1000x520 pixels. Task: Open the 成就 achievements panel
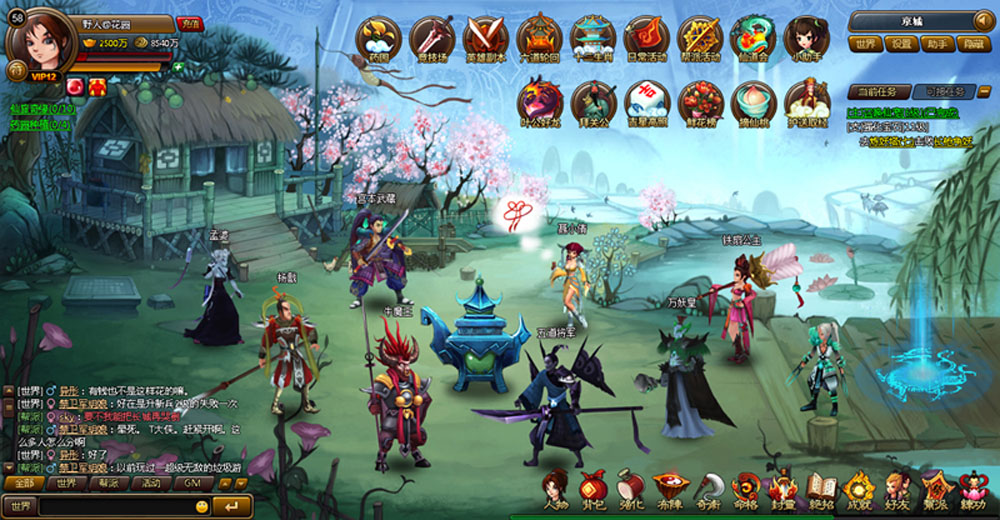(x=858, y=490)
